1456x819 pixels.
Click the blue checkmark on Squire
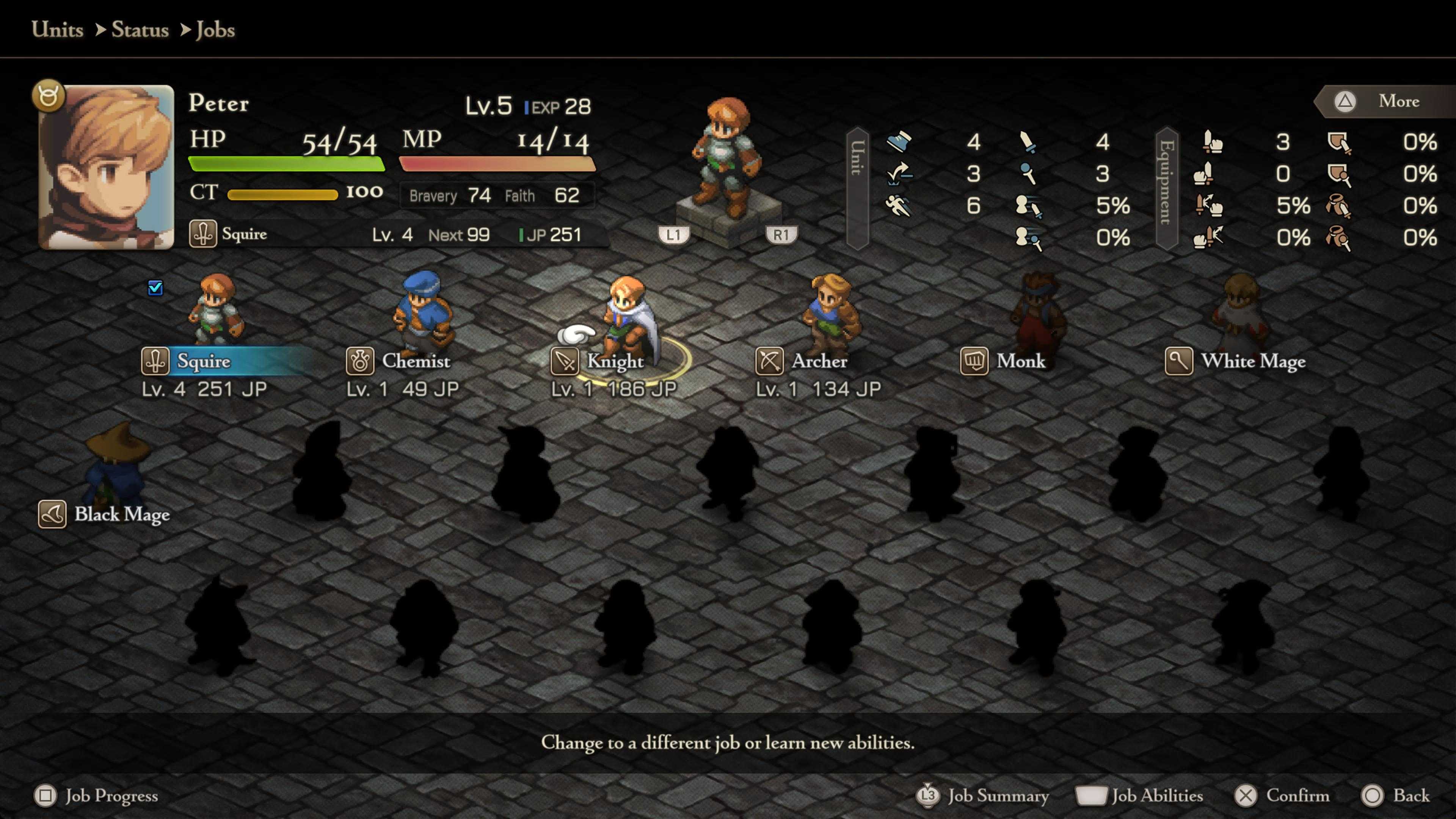[155, 288]
